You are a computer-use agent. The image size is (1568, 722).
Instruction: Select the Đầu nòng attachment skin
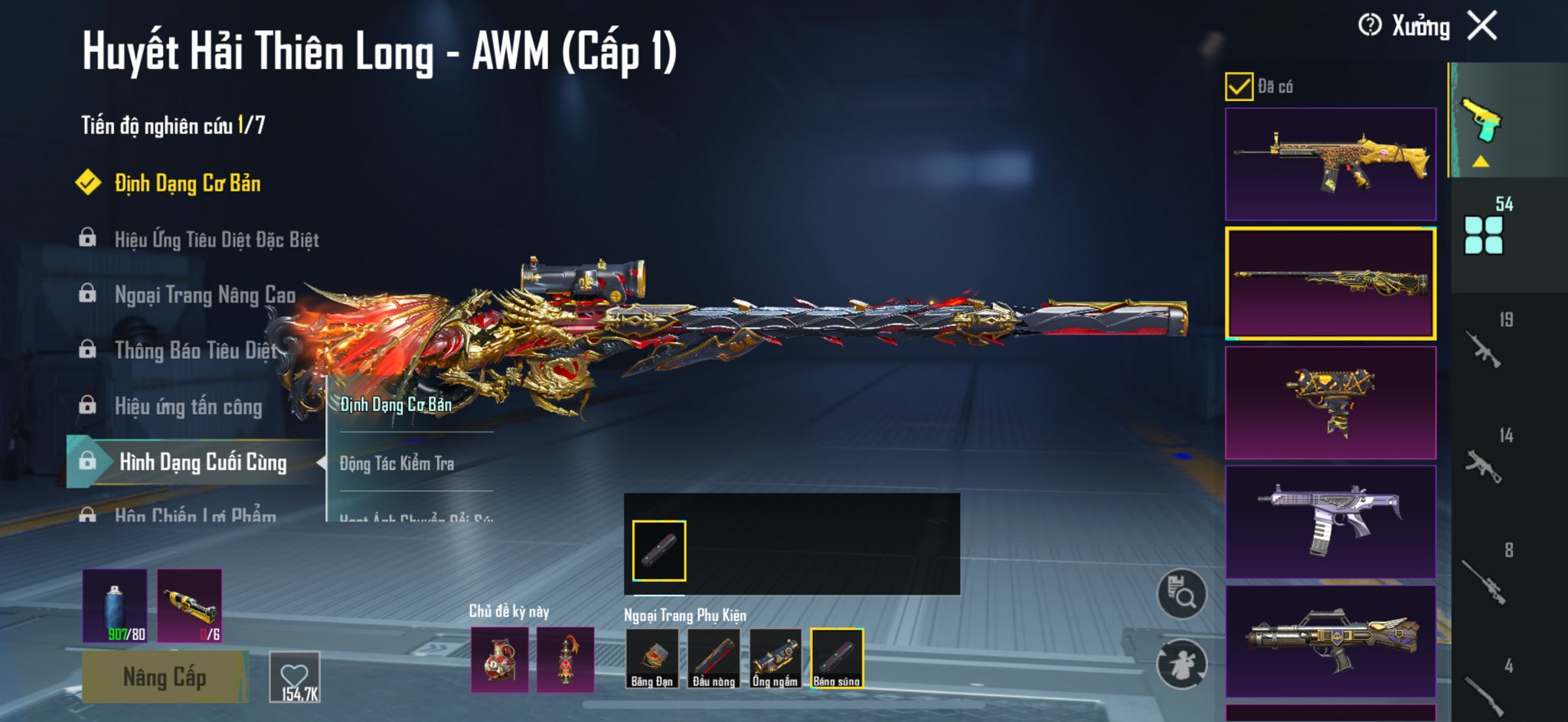click(x=714, y=658)
